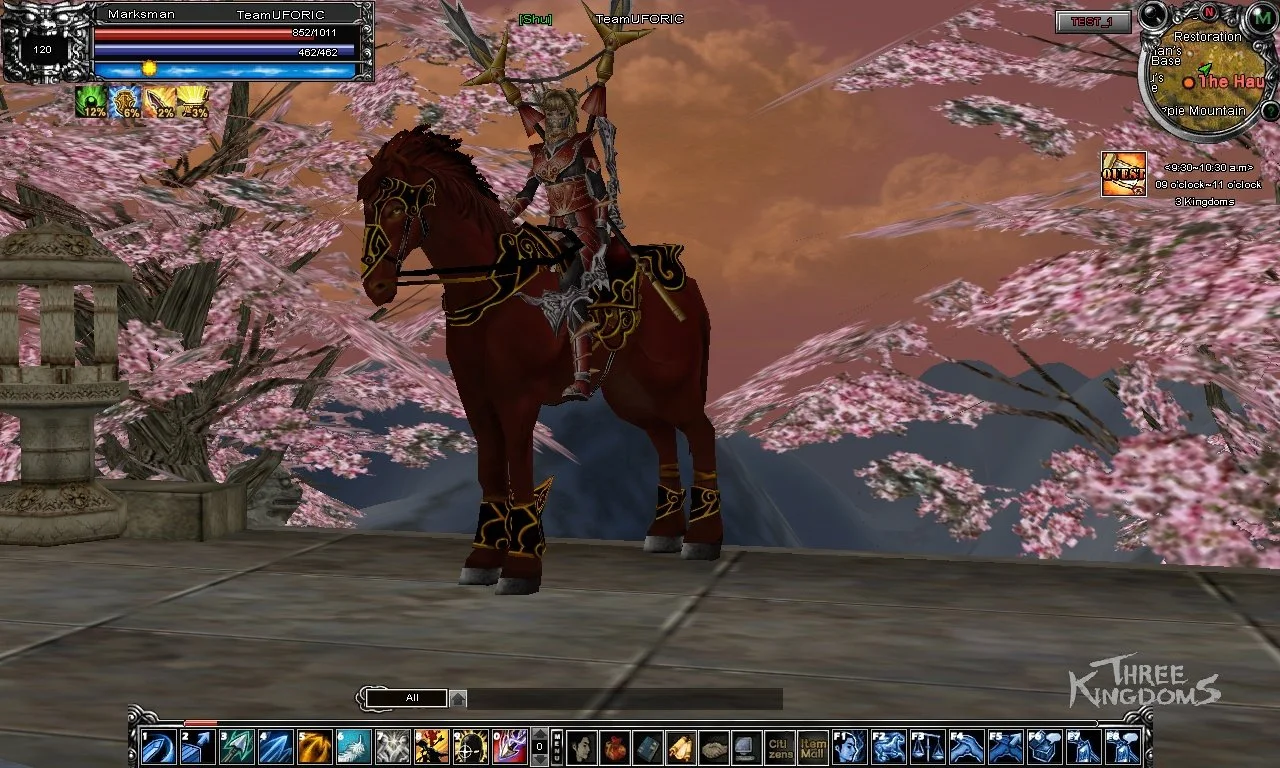Image resolution: width=1280 pixels, height=768 pixels.
Task: Select skill in hotbar slot 1
Action: [x=158, y=748]
